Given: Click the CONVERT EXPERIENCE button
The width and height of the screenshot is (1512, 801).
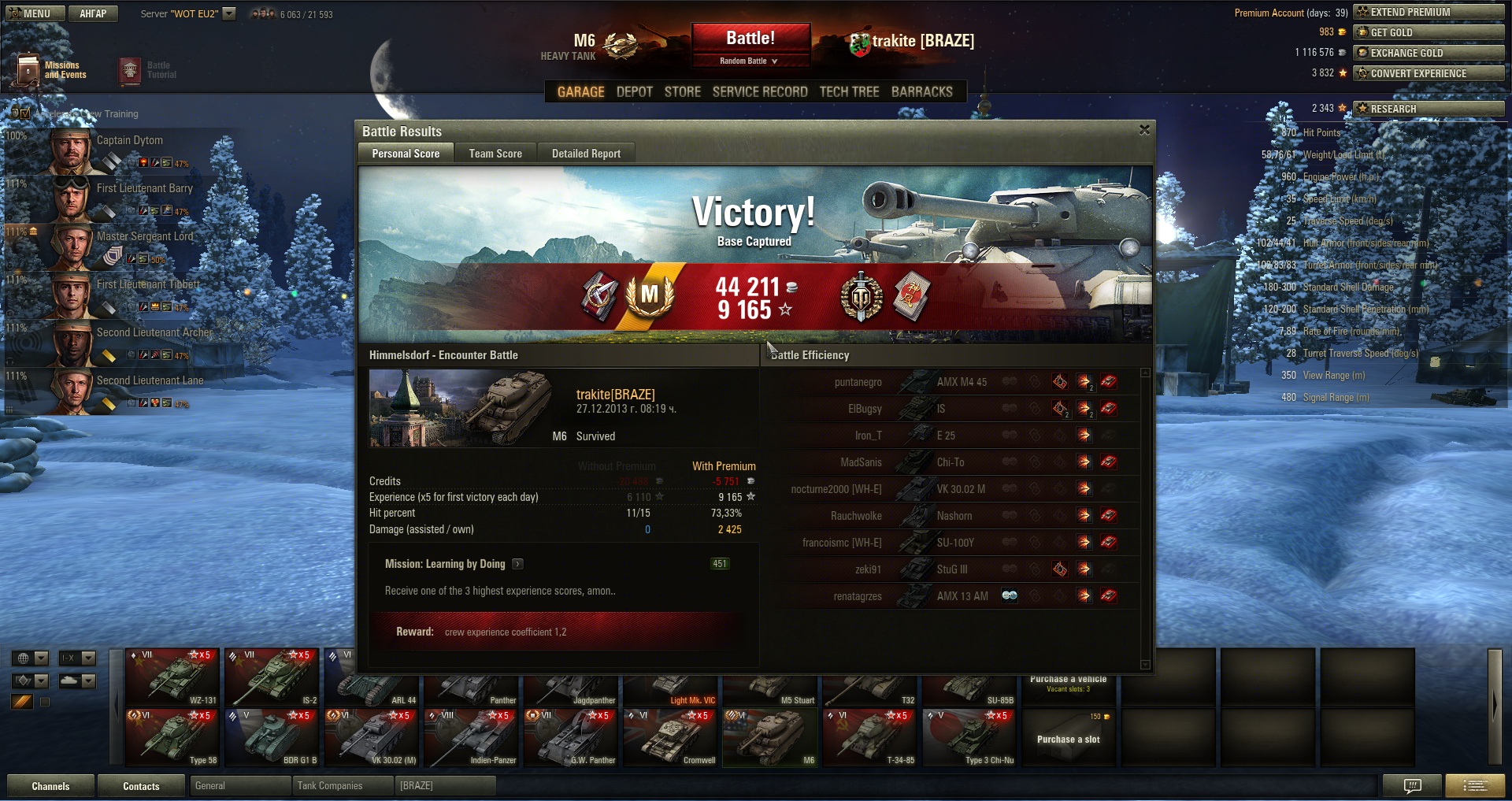Looking at the screenshot, I should coord(1428,73).
